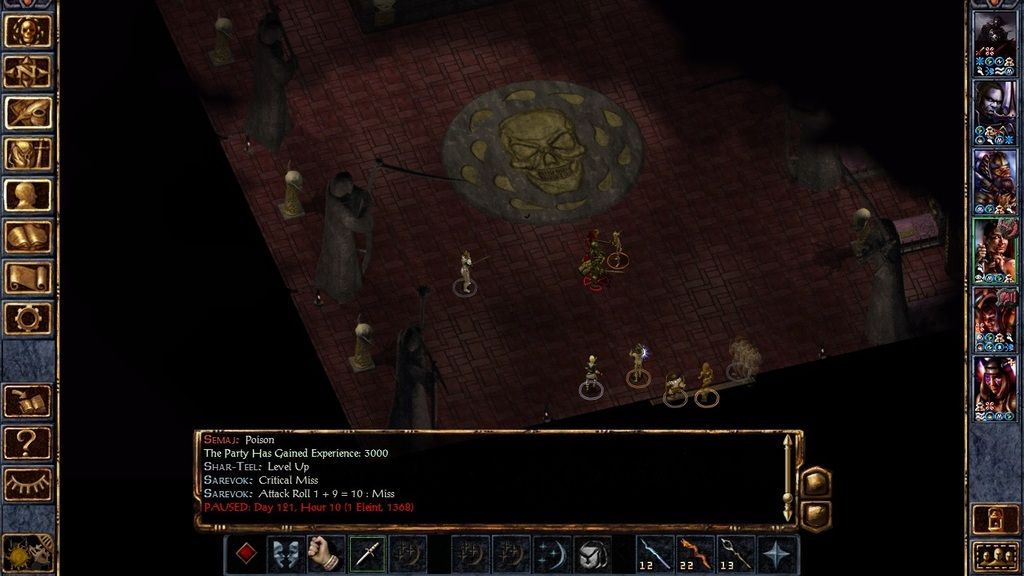Viewport: 1024px width, 576px height.
Task: Use the quick item with 22 charges
Action: 696,554
